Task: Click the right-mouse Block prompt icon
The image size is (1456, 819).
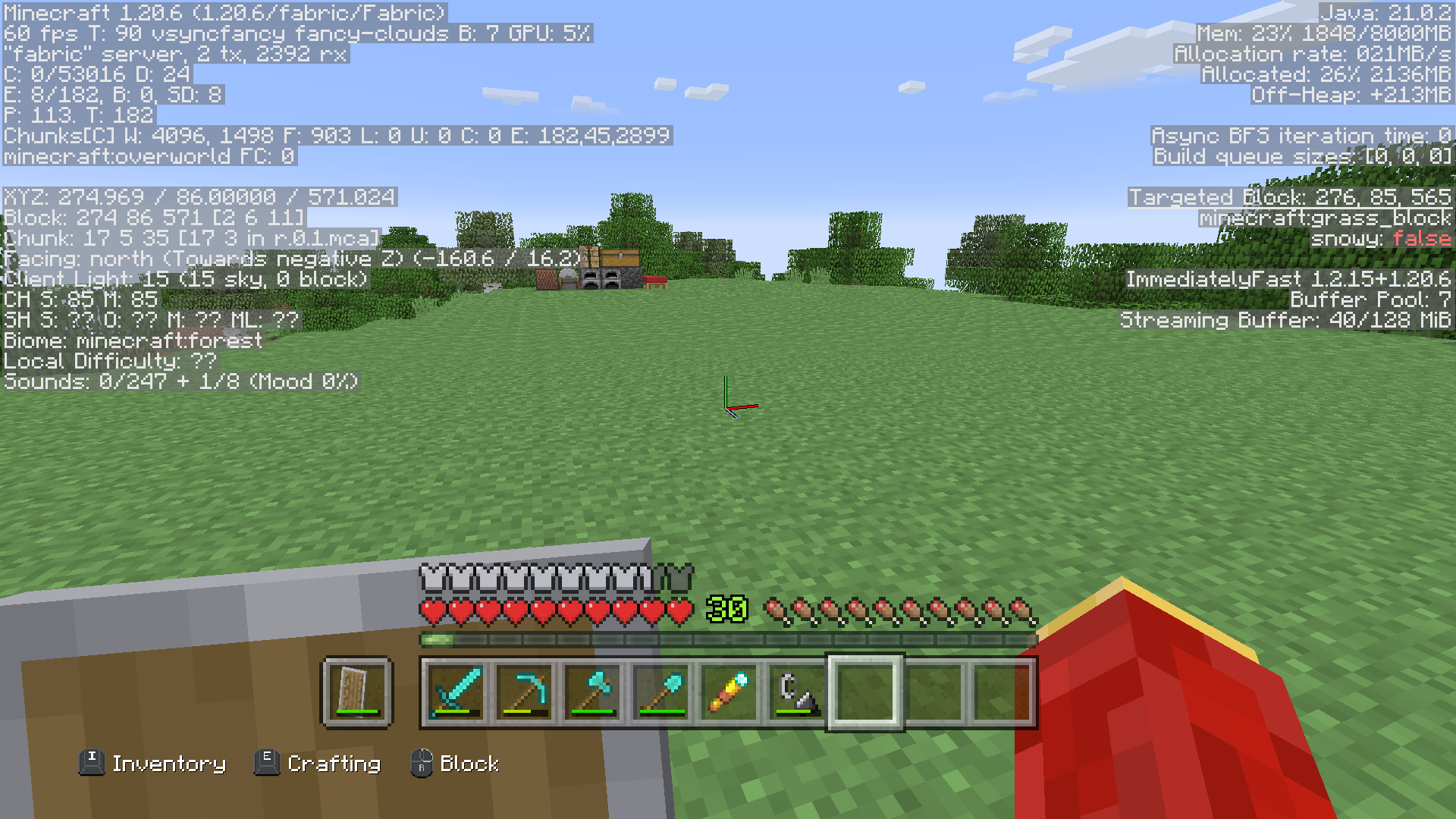Action: 422,764
